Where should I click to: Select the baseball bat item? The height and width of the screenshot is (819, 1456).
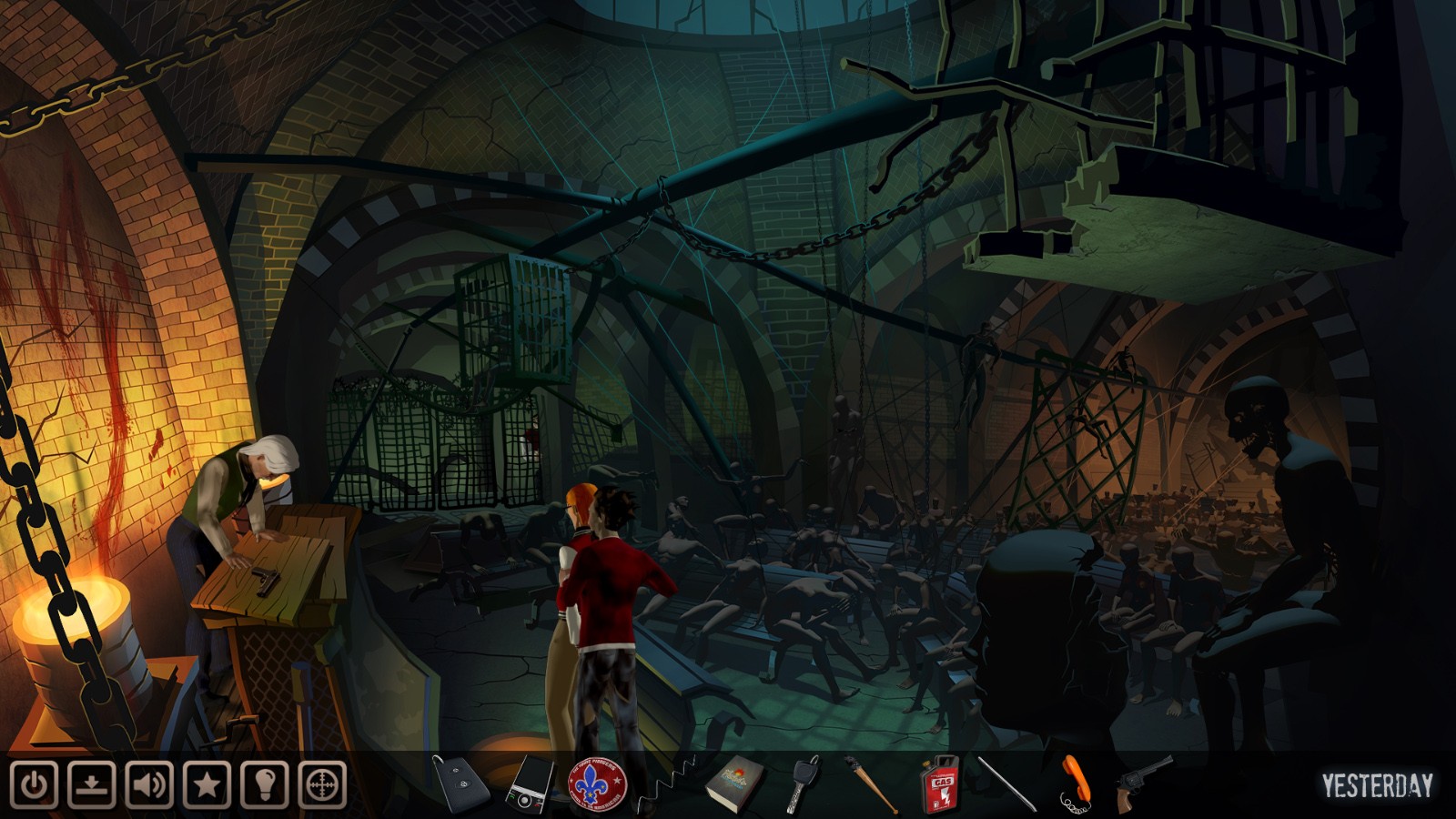coord(870,784)
